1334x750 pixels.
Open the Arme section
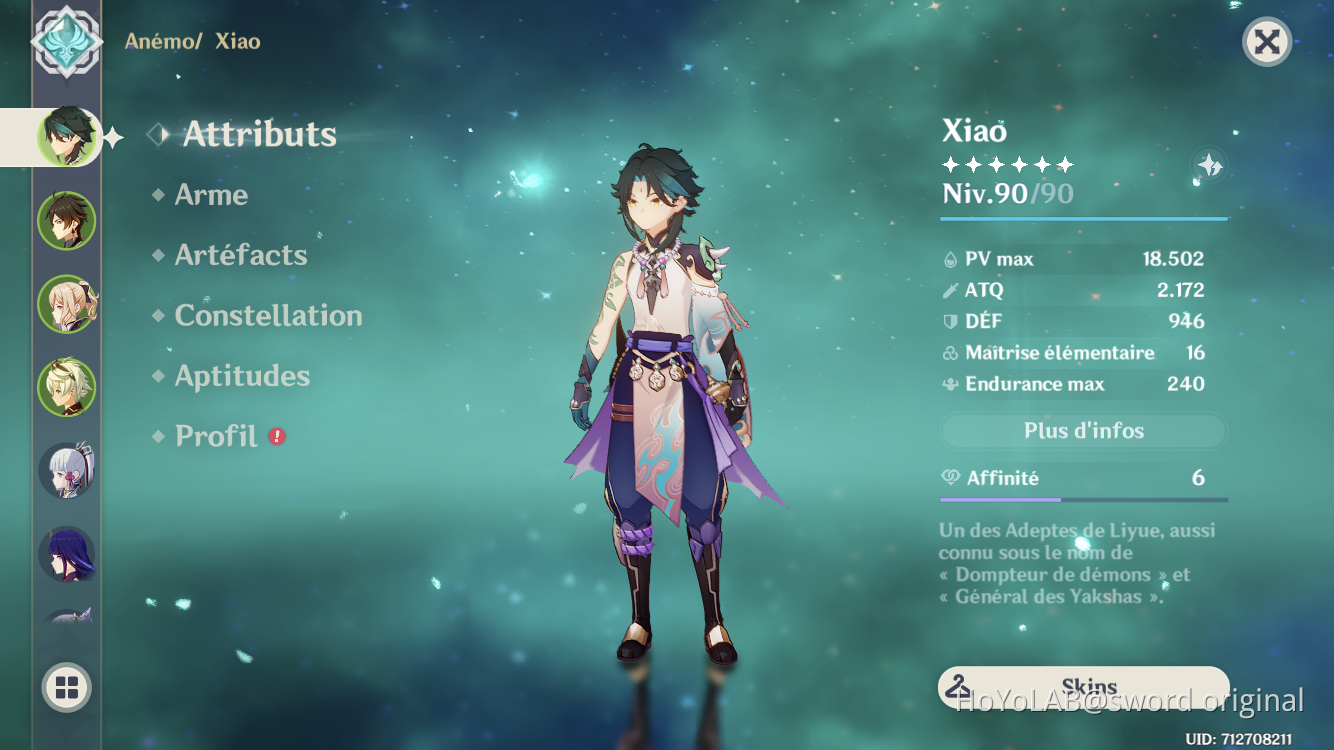pos(211,195)
